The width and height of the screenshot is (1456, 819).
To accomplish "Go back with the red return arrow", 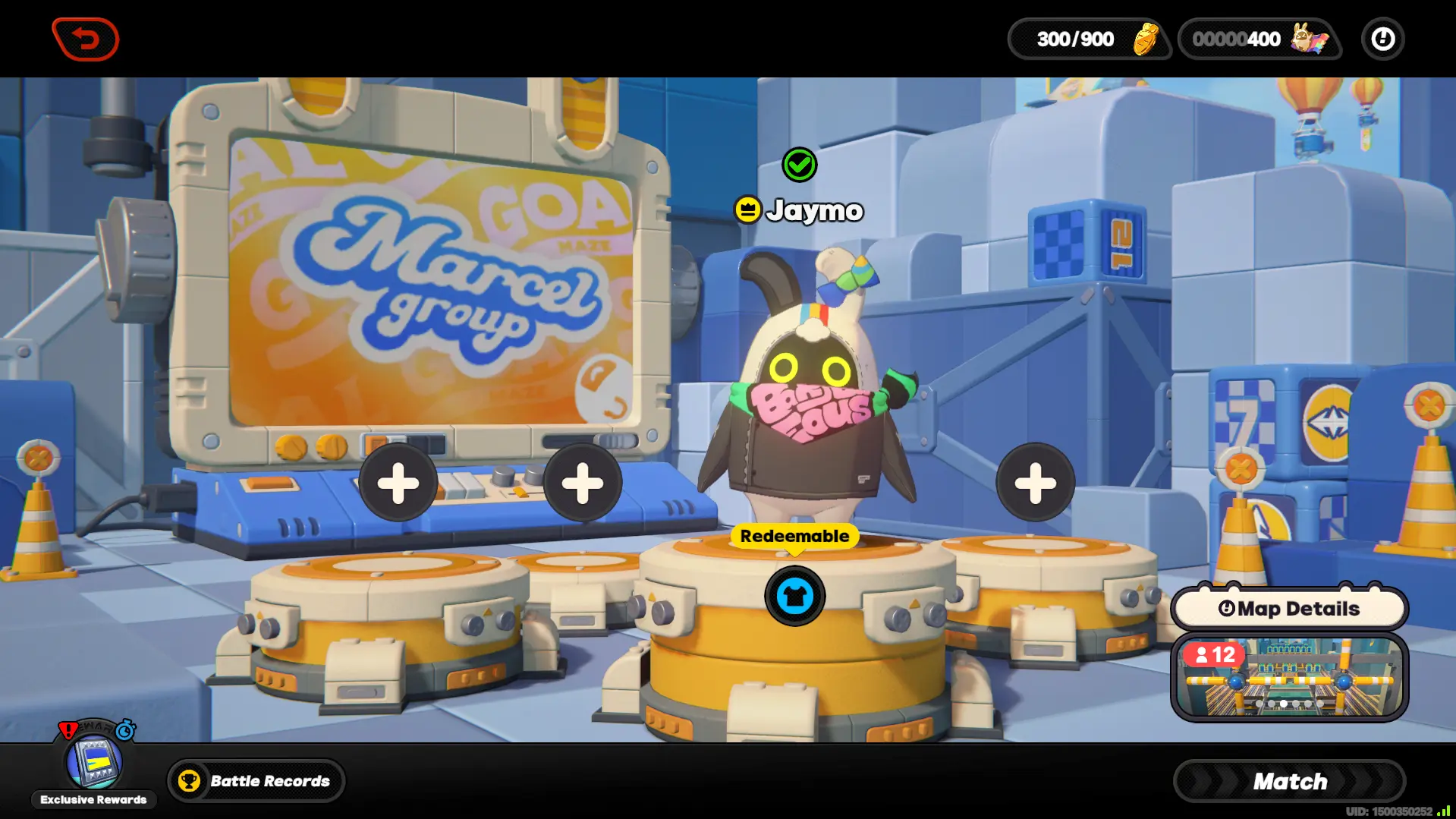I will (x=86, y=39).
